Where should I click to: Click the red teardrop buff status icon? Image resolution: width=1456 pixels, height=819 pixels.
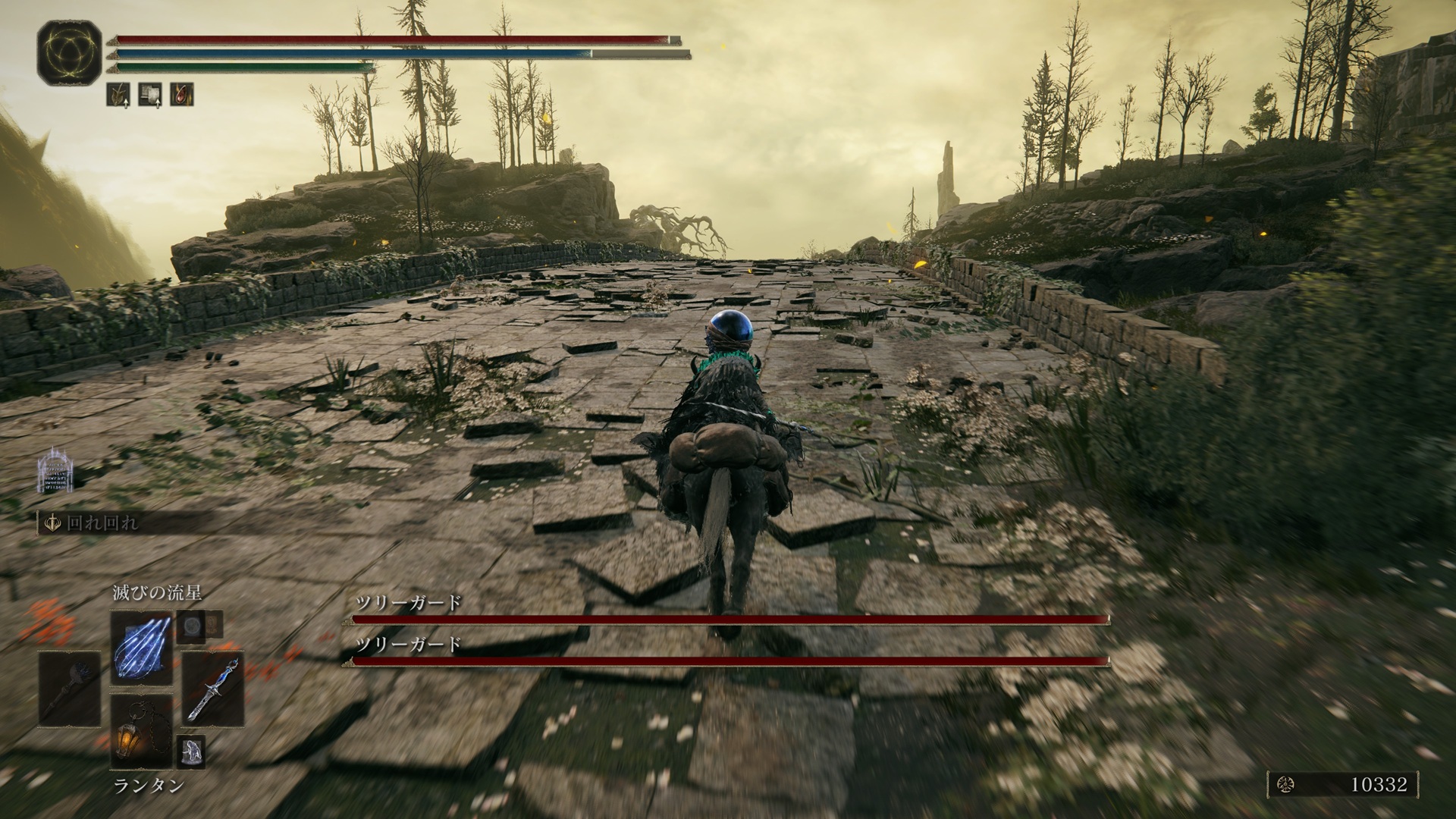click(182, 94)
